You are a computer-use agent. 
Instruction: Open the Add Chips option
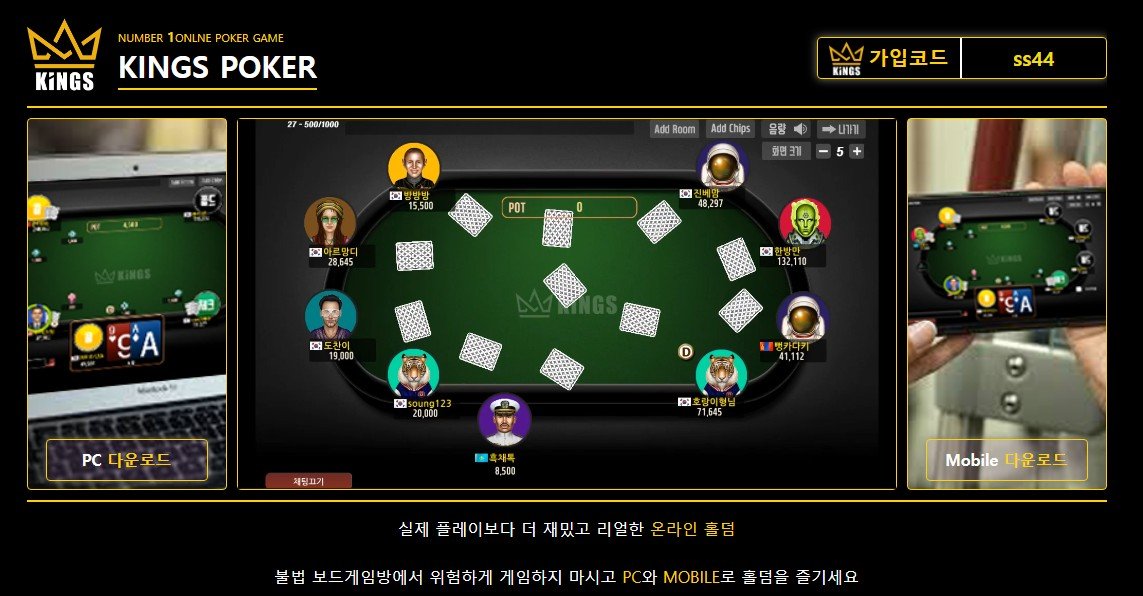(x=730, y=129)
